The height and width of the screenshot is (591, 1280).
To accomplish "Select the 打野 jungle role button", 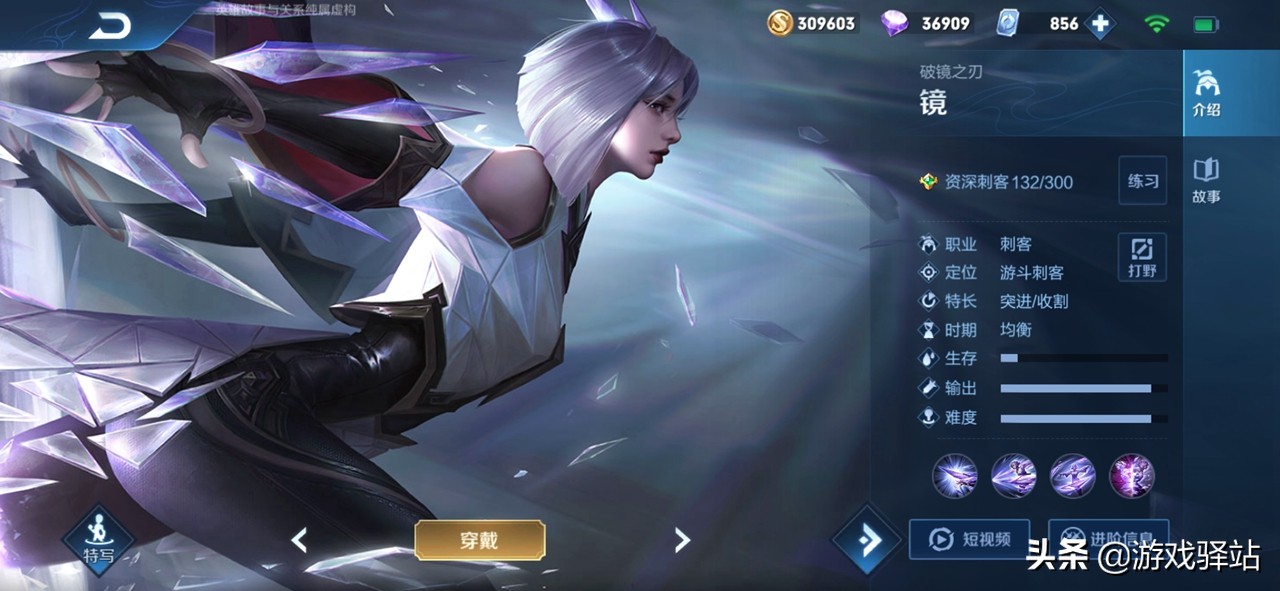I will tap(1142, 257).
